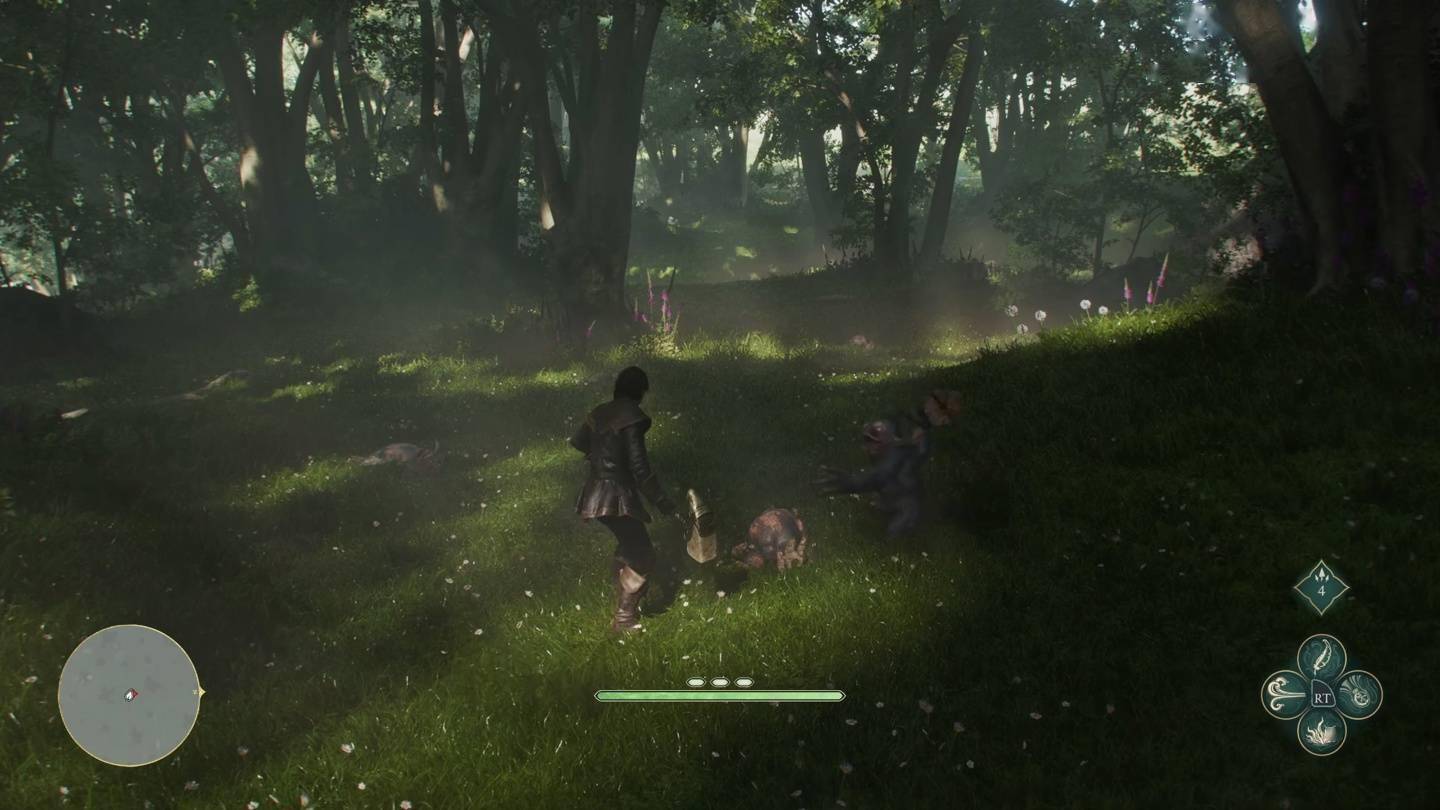Click the diamond icon showing 4
This screenshot has width=1440, height=810.
pos(1321,587)
